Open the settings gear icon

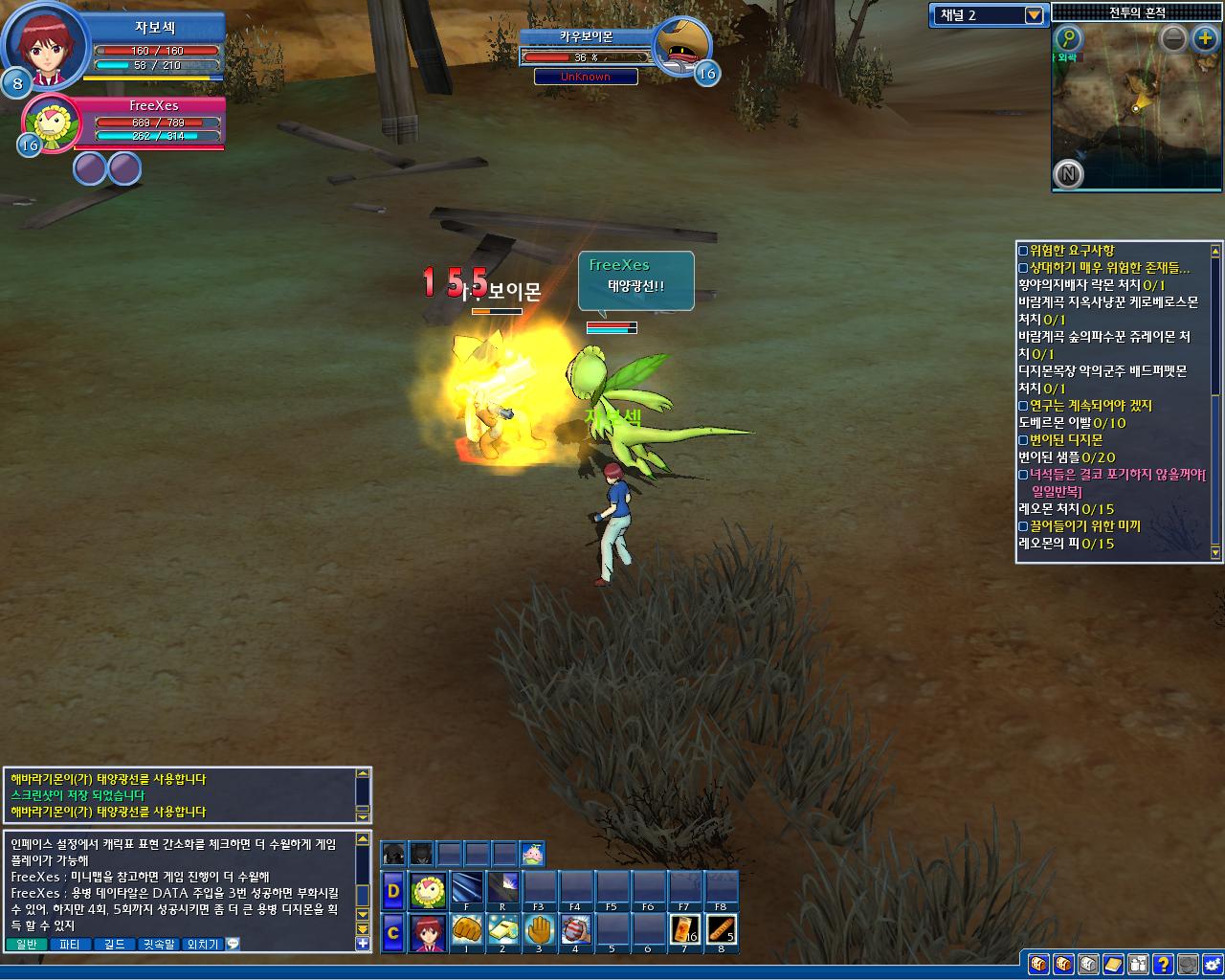1212,964
